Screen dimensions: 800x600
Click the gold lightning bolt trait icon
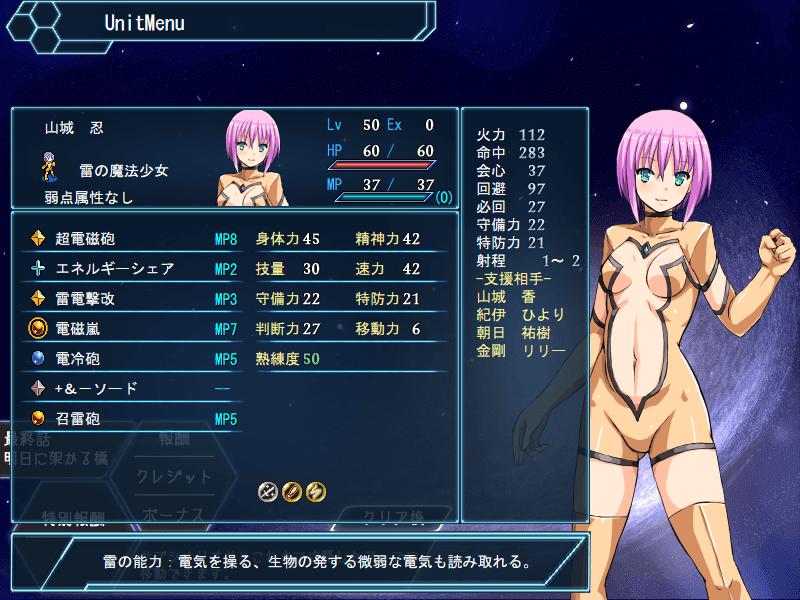tap(315, 491)
